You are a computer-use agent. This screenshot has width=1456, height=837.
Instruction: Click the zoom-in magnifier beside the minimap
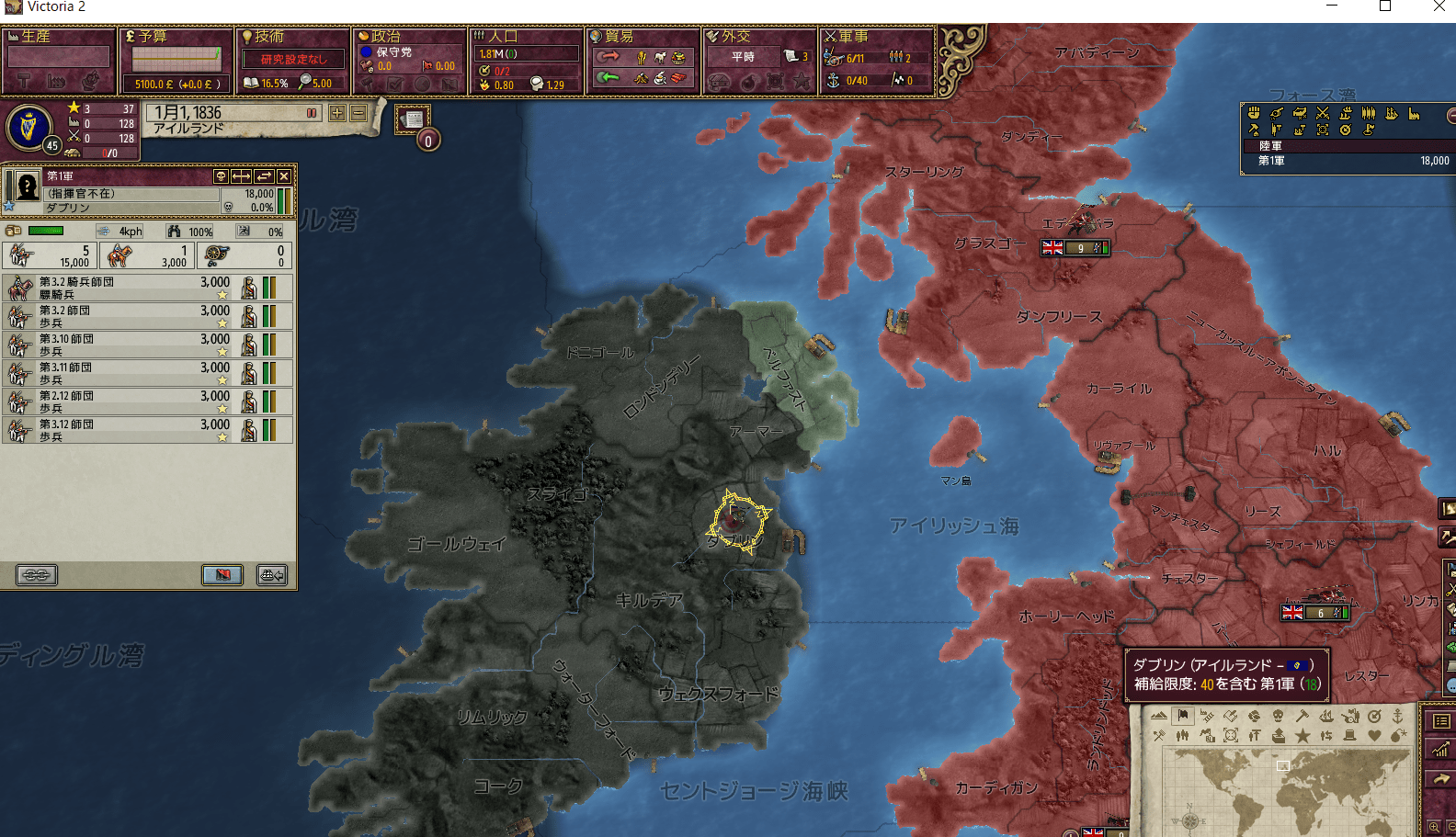point(1435,826)
